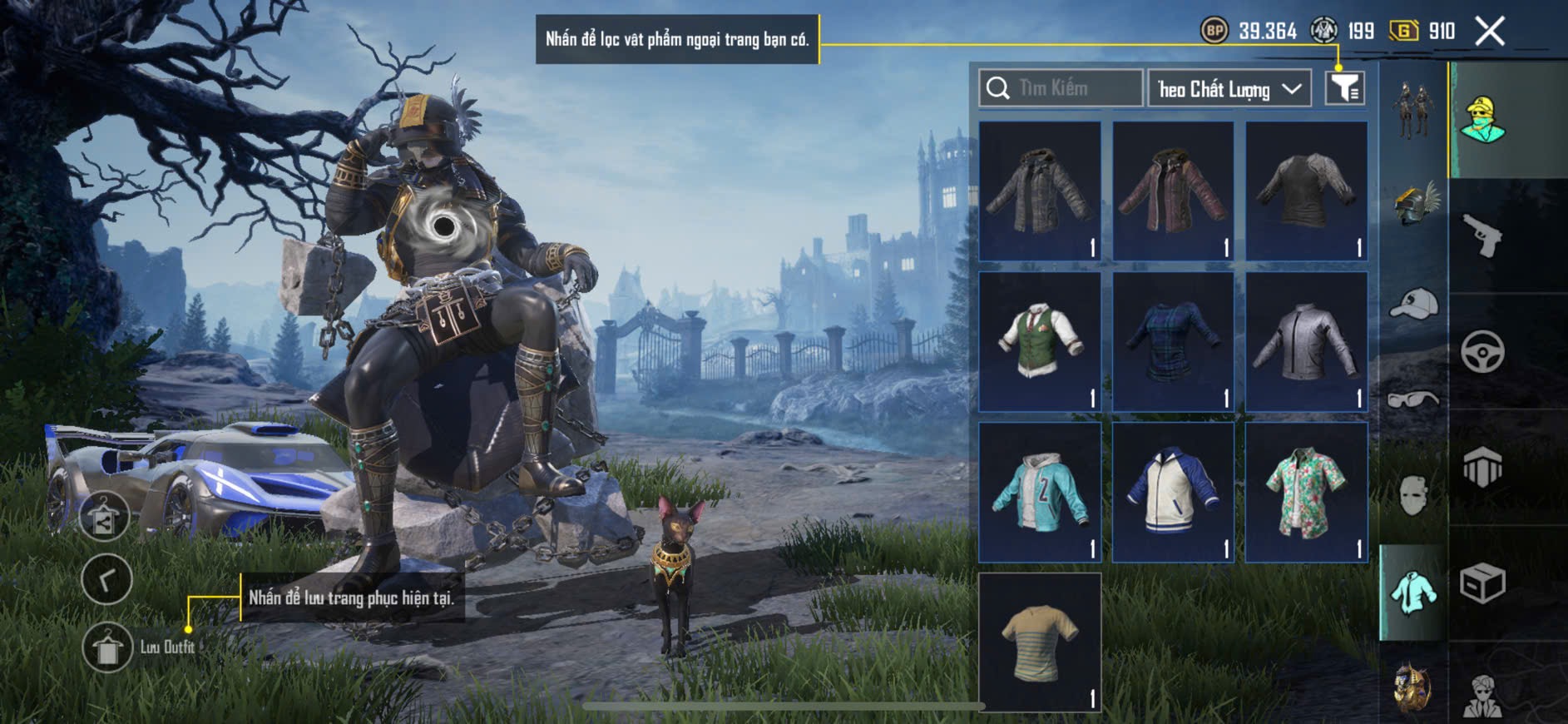1568x724 pixels.
Task: Select the green vest with white shirt
Action: point(1040,341)
